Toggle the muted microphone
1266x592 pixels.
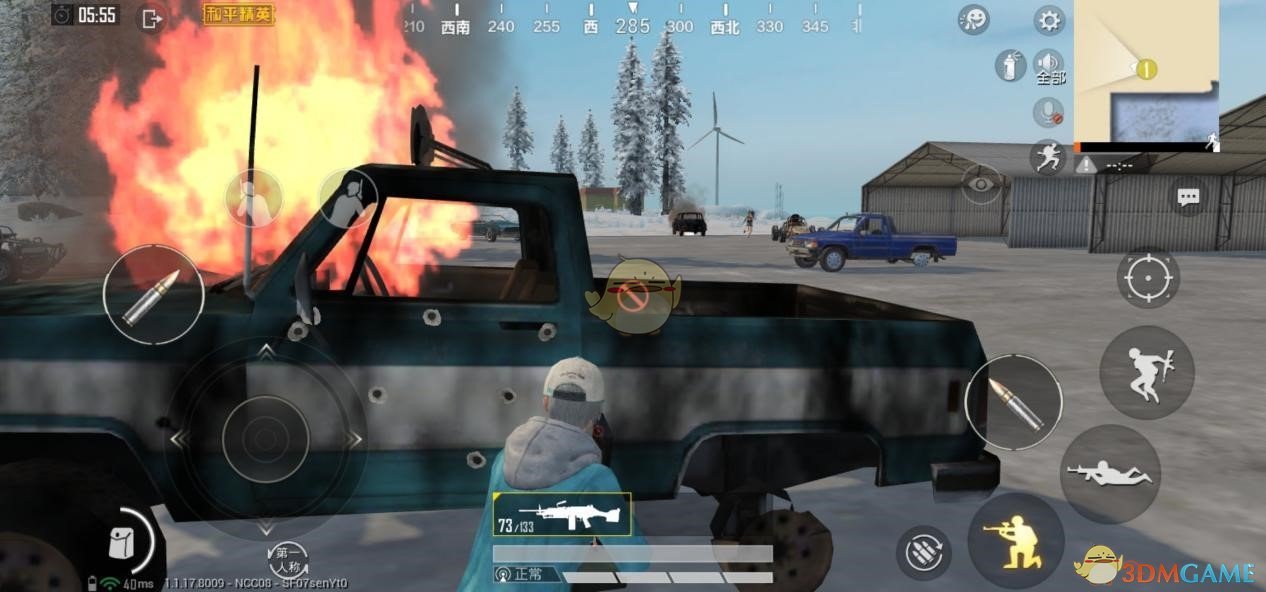[1048, 110]
